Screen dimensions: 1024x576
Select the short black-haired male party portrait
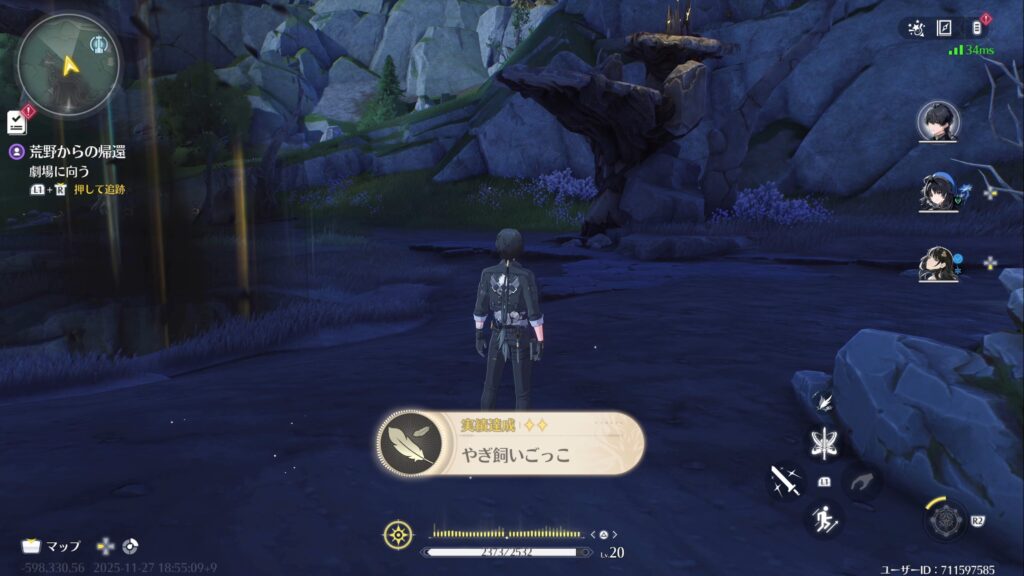(938, 123)
